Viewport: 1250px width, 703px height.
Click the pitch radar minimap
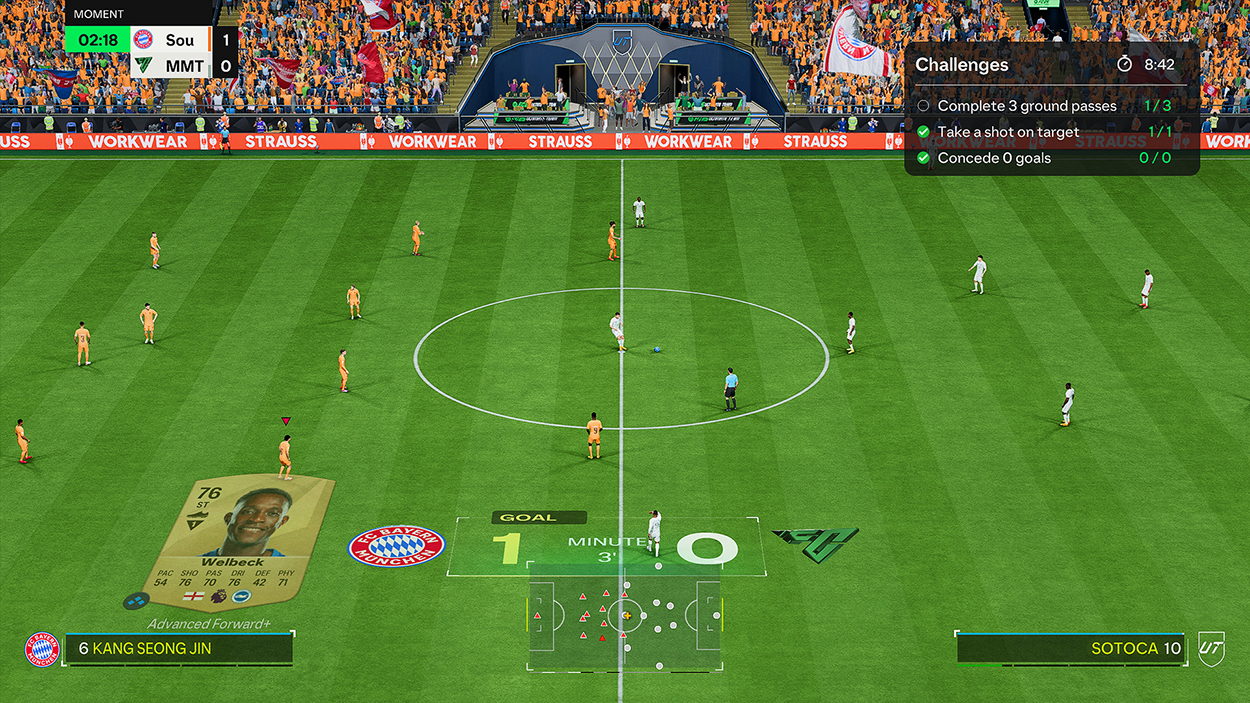(x=625, y=615)
